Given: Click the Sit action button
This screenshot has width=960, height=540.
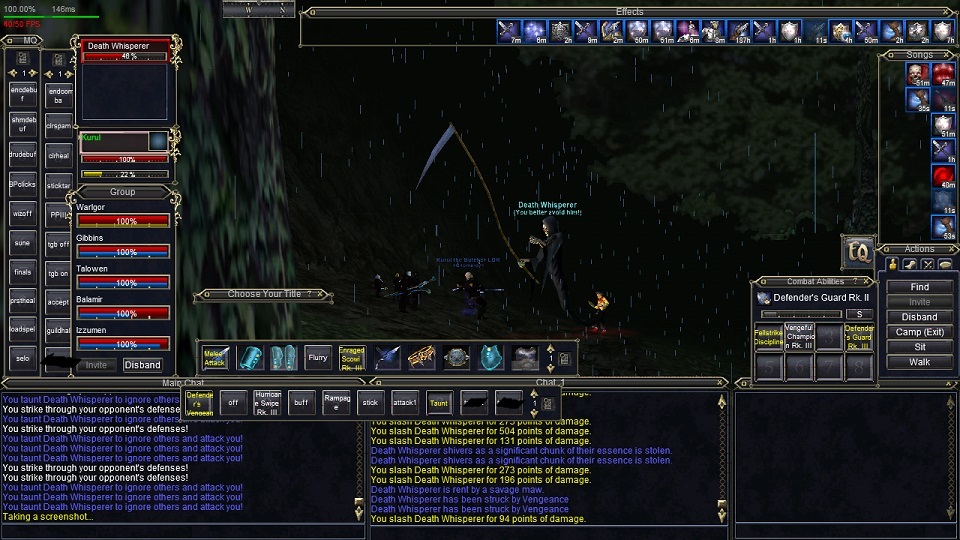Looking at the screenshot, I should [x=919, y=347].
